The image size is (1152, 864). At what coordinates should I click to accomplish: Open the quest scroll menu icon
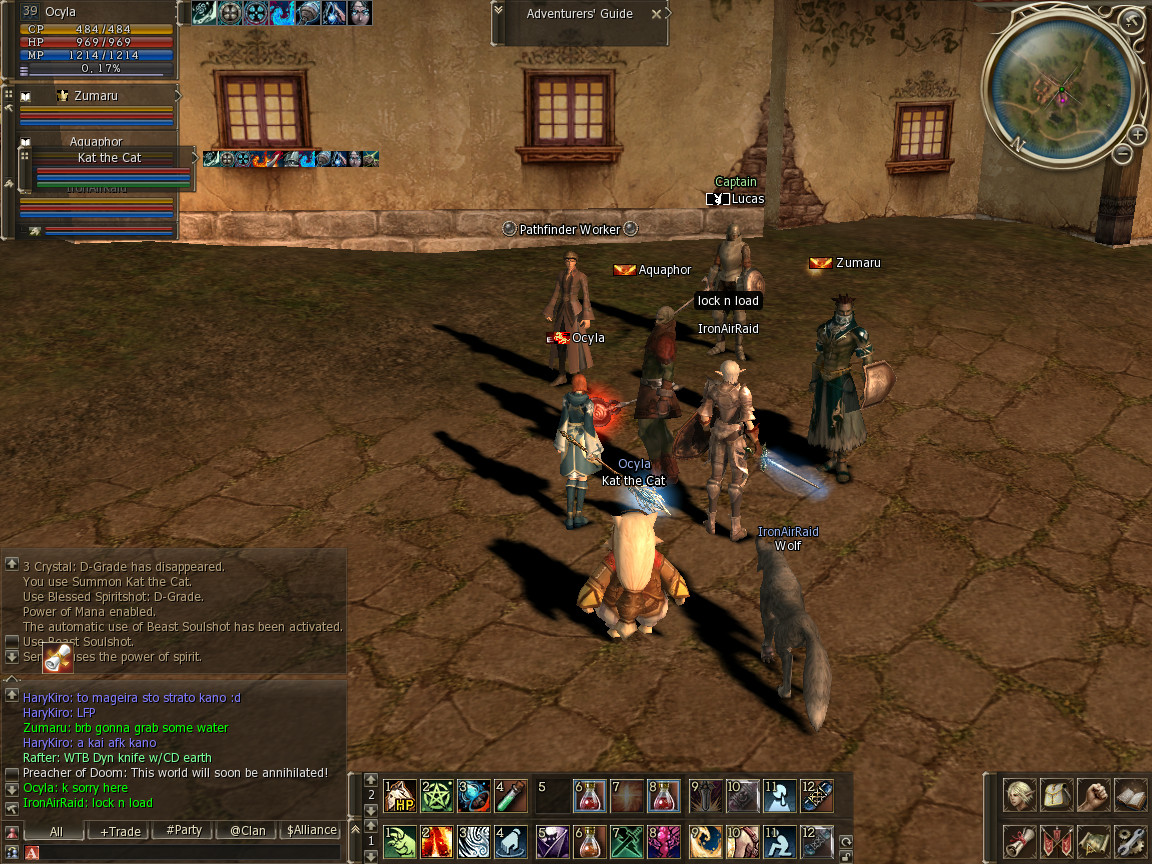[1021, 840]
